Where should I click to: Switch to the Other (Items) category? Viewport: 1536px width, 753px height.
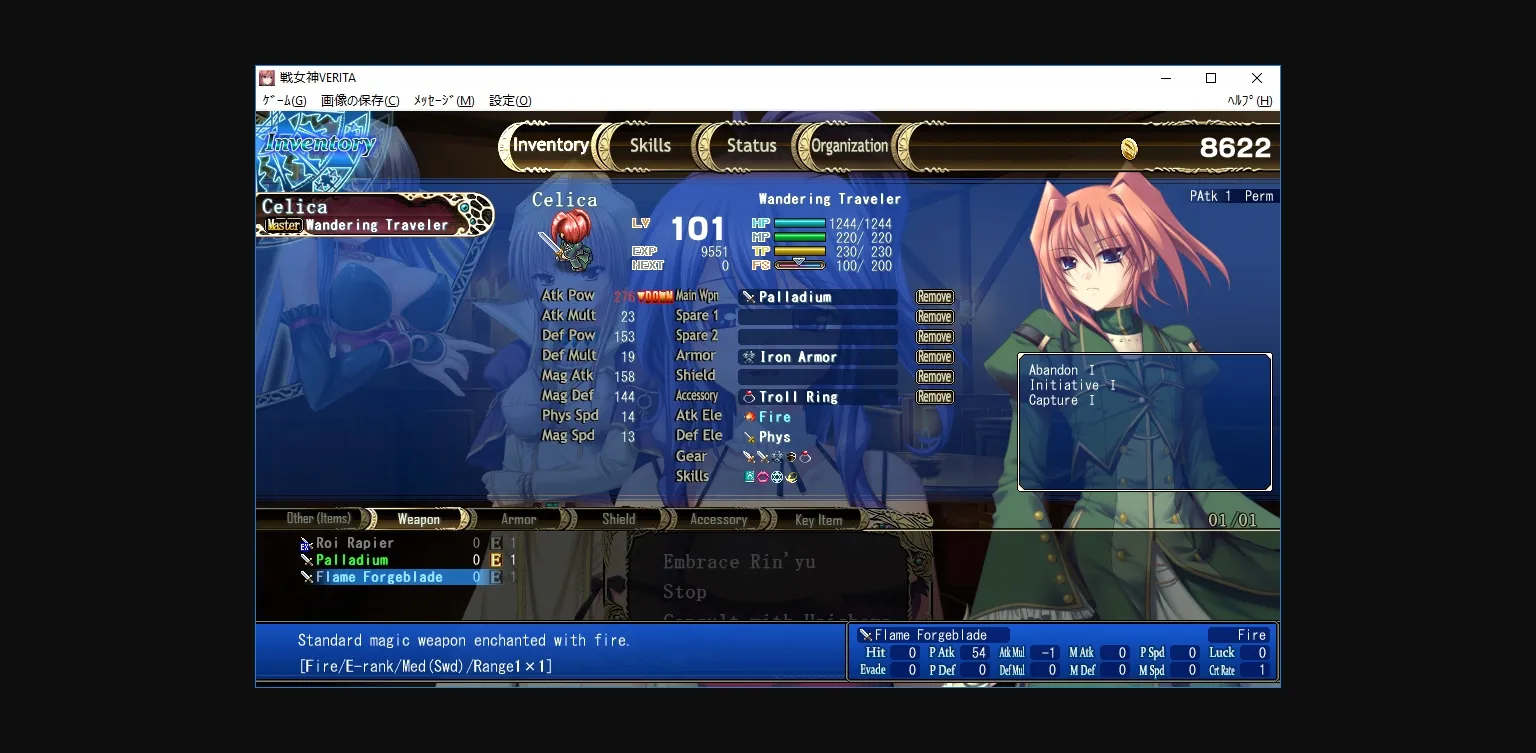point(318,518)
